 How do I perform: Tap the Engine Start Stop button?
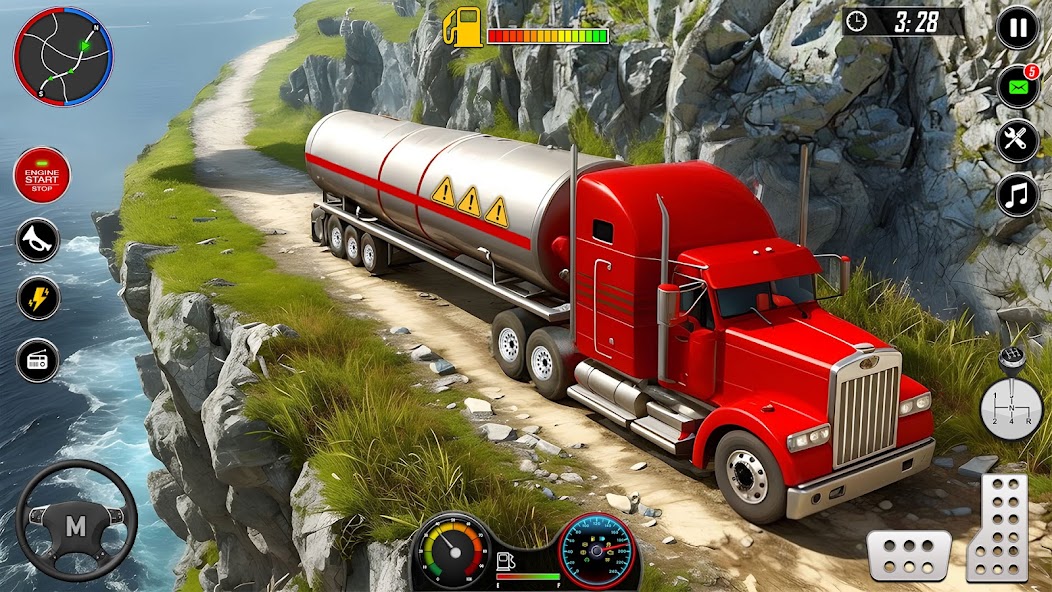(x=41, y=176)
